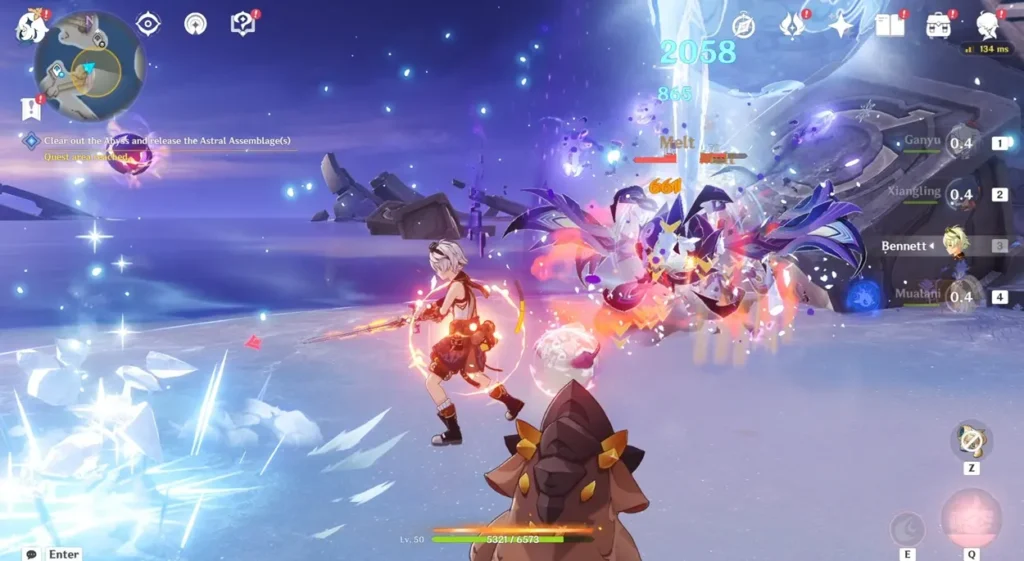This screenshot has height=561, width=1024.
Task: Switch to party member Mualani
Action: point(958,296)
